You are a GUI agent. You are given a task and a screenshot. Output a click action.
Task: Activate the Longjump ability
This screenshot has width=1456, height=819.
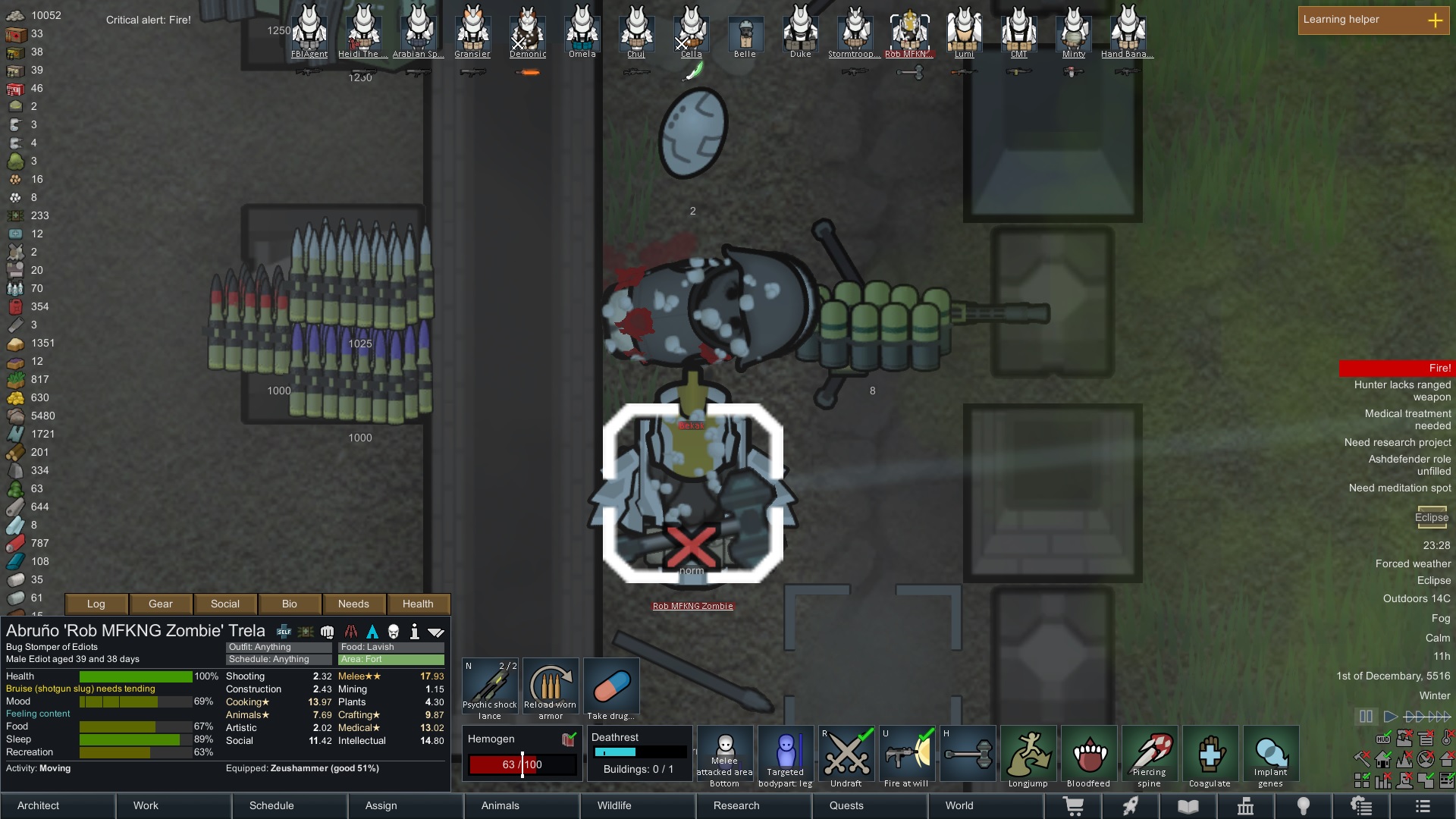1028,757
